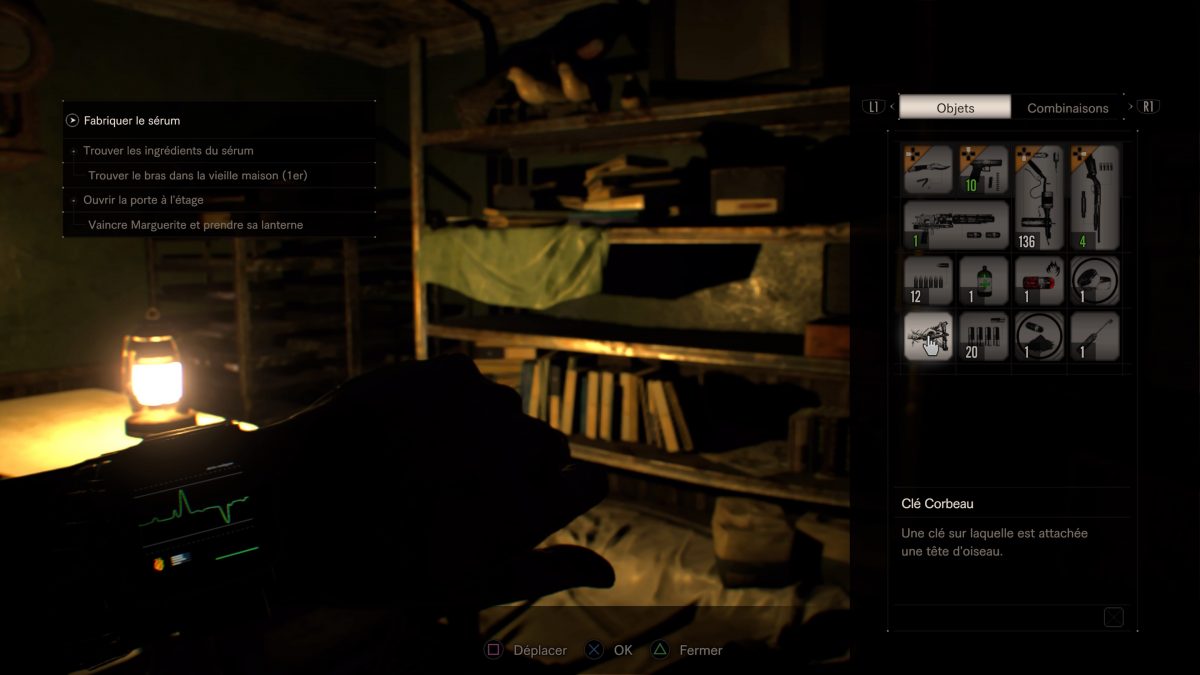
Task: Pick the thin rod tool slot
Action: (1095, 336)
